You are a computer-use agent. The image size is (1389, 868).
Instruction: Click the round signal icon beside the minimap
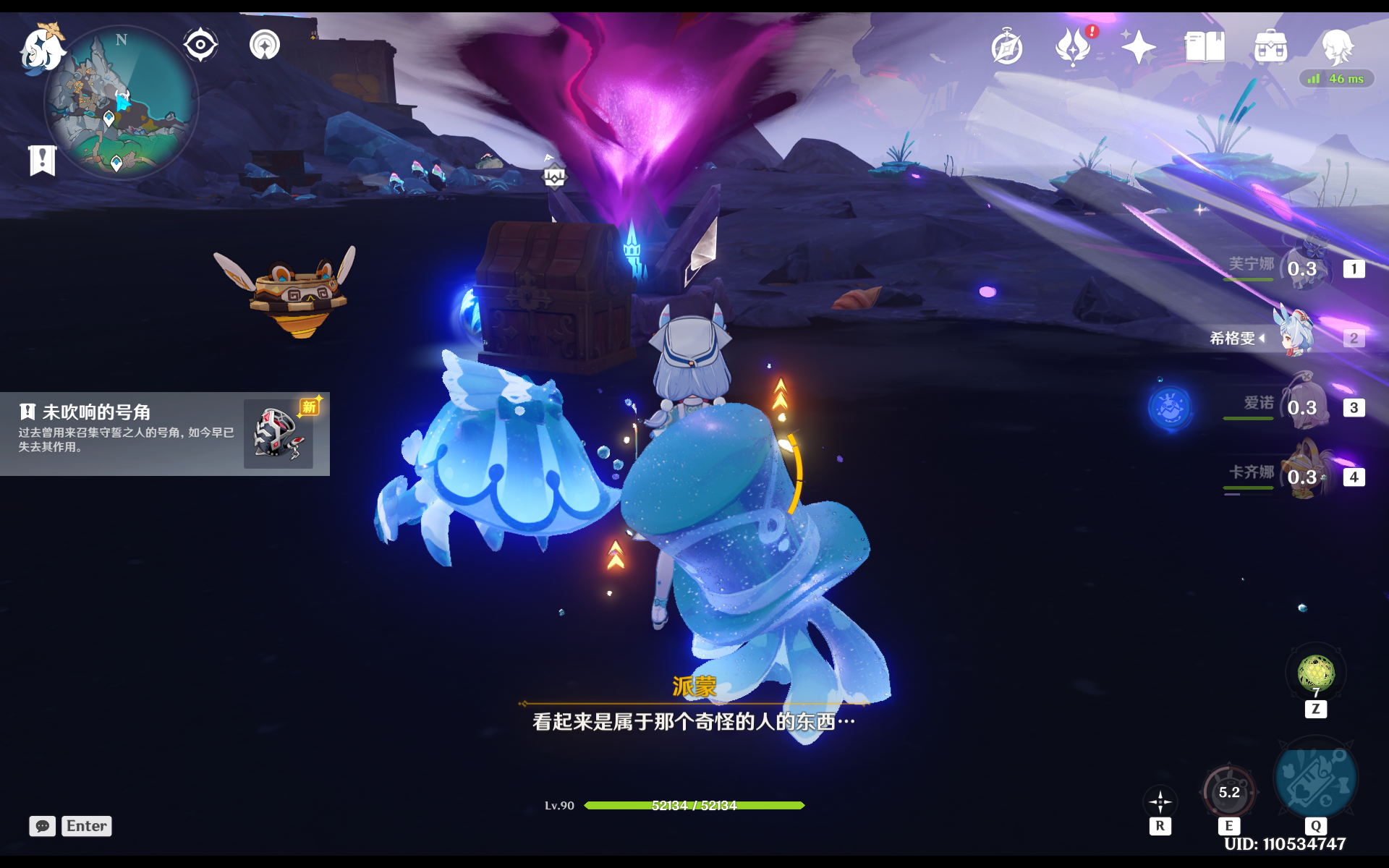click(x=265, y=45)
